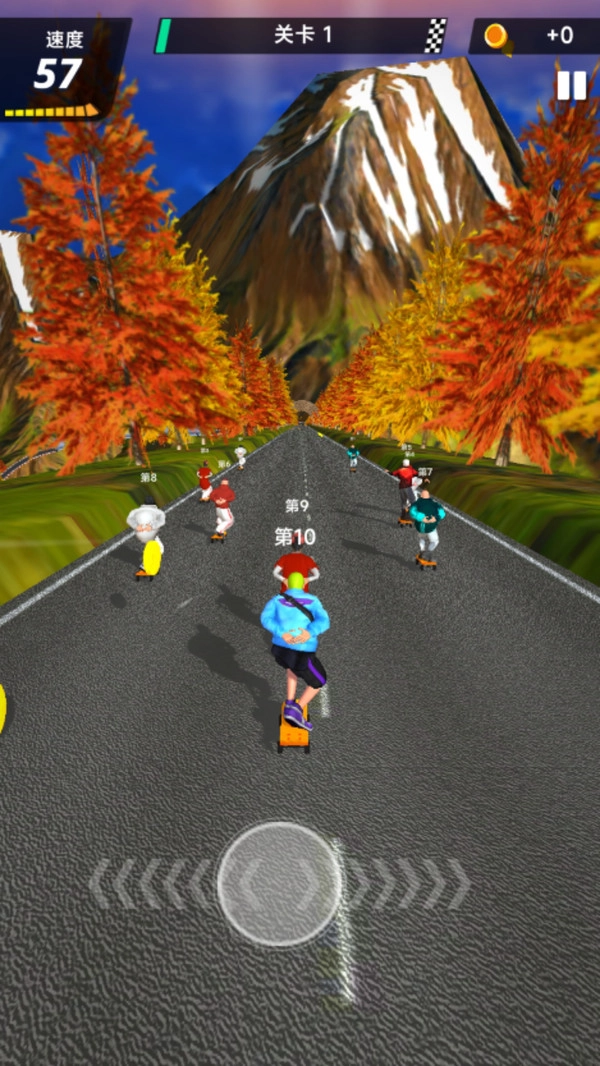Pause the game with the pause button
The width and height of the screenshot is (600, 1066).
tap(571, 86)
